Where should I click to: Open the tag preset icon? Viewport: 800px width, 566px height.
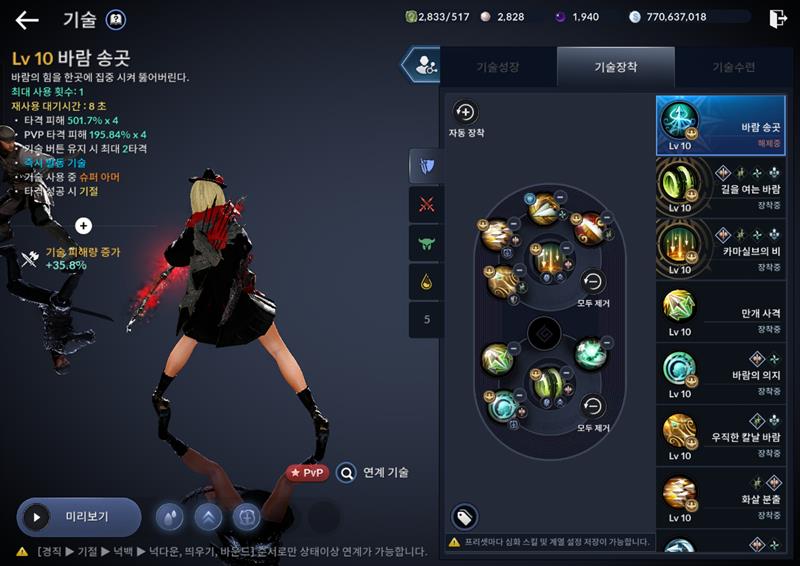pos(465,516)
